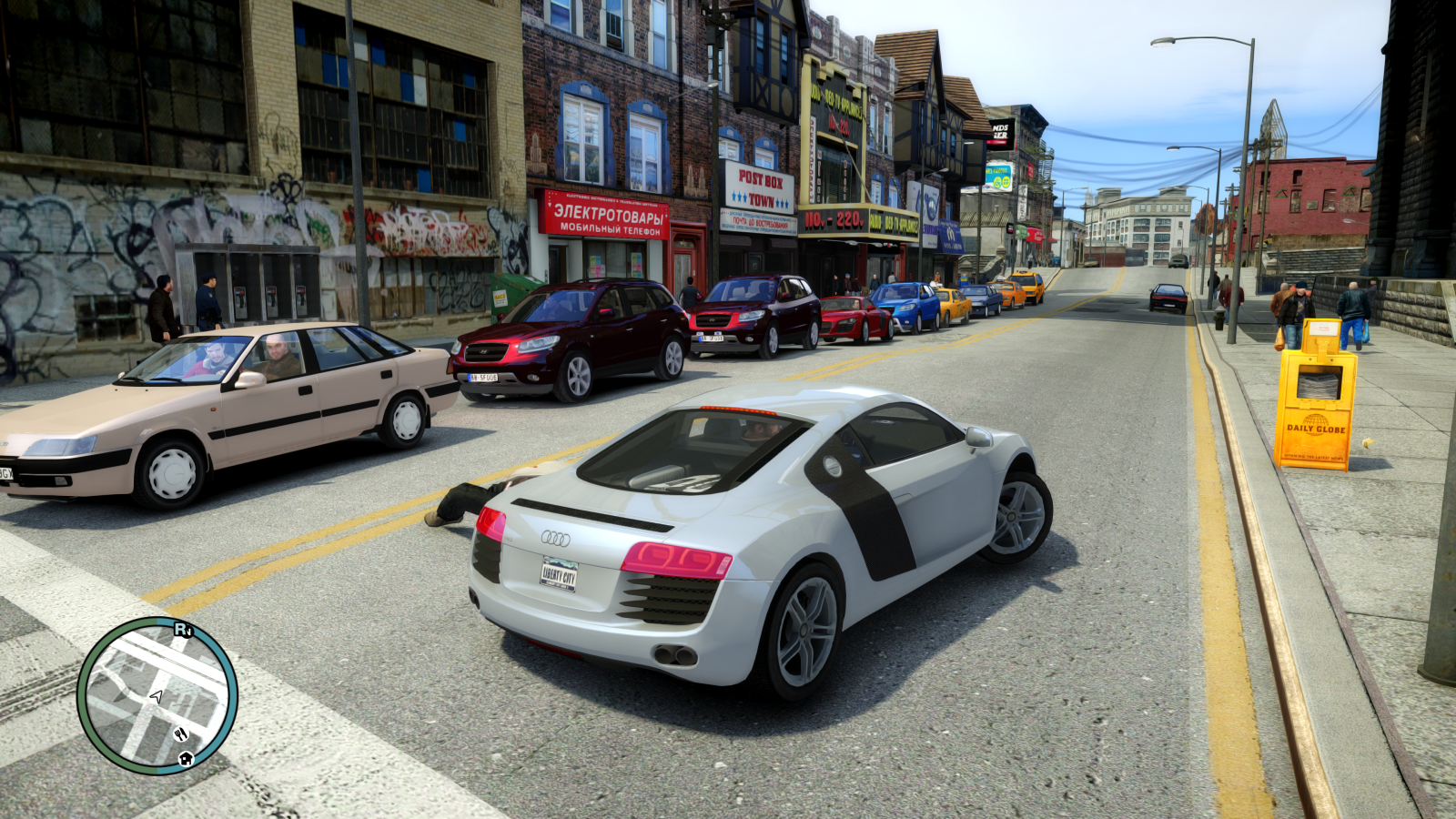The width and height of the screenshot is (1456, 819).
Task: Select the player arrow marker on minimap
Action: 157,697
